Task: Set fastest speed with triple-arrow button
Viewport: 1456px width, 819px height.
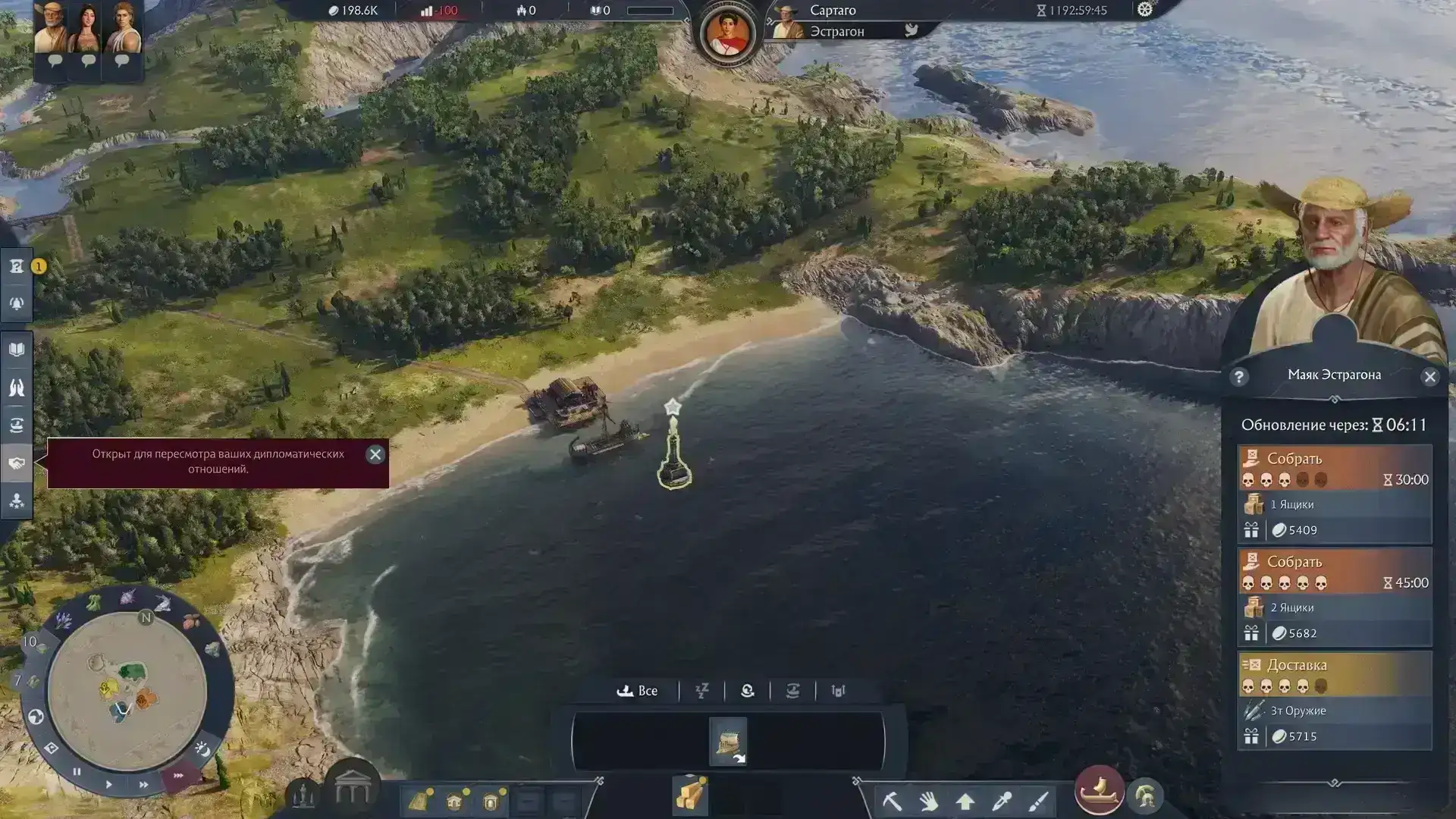Action: pyautogui.click(x=178, y=775)
